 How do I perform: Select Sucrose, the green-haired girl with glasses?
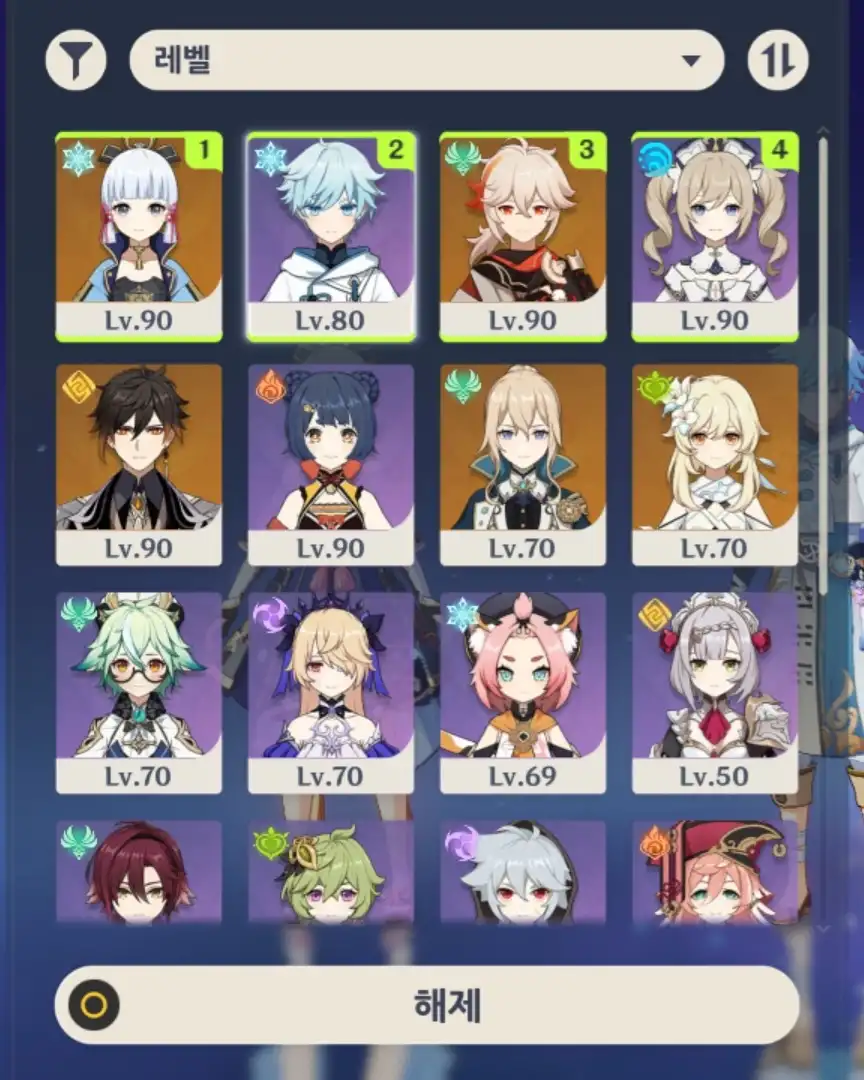point(139,692)
